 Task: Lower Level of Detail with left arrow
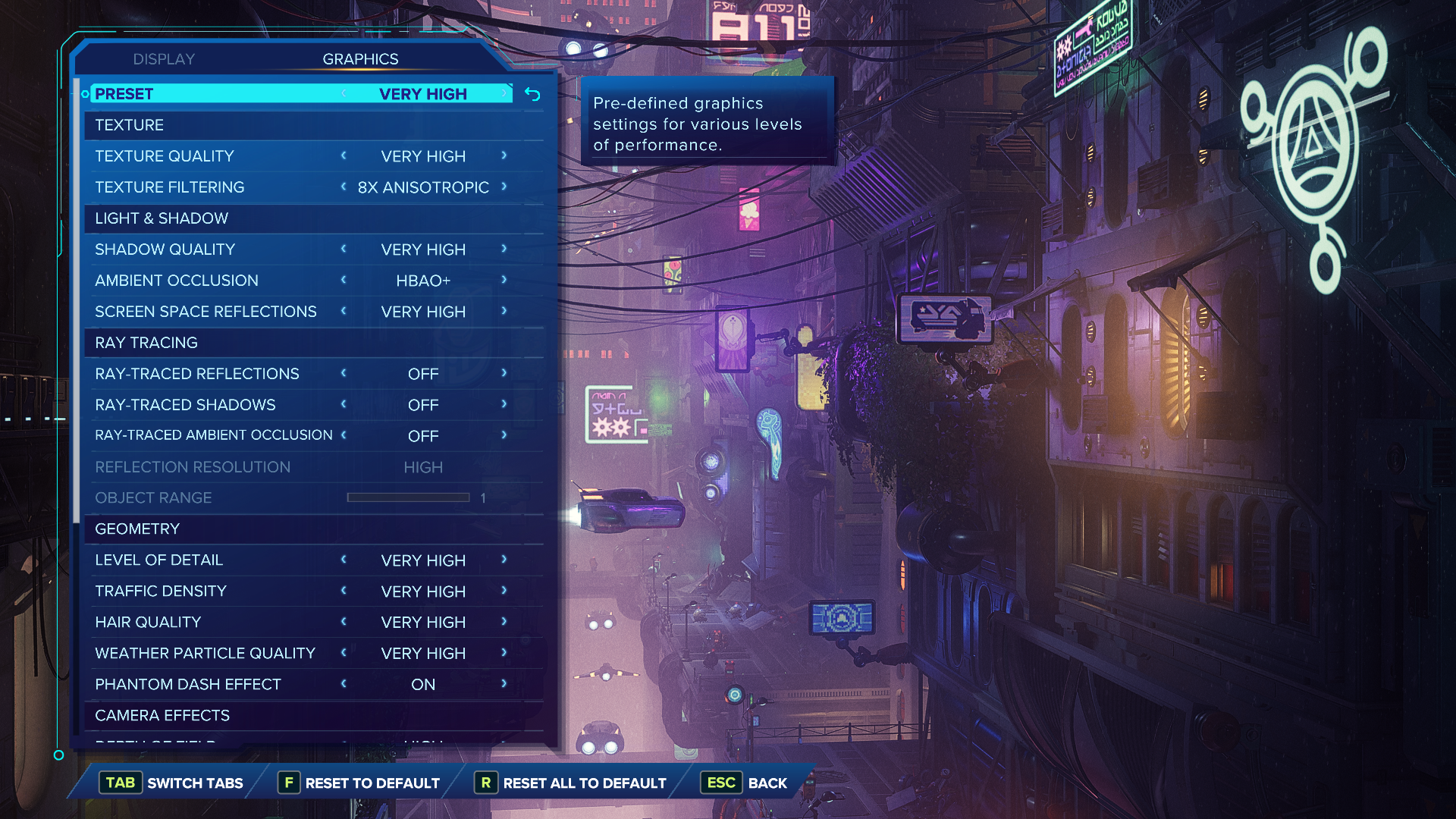coord(344,560)
